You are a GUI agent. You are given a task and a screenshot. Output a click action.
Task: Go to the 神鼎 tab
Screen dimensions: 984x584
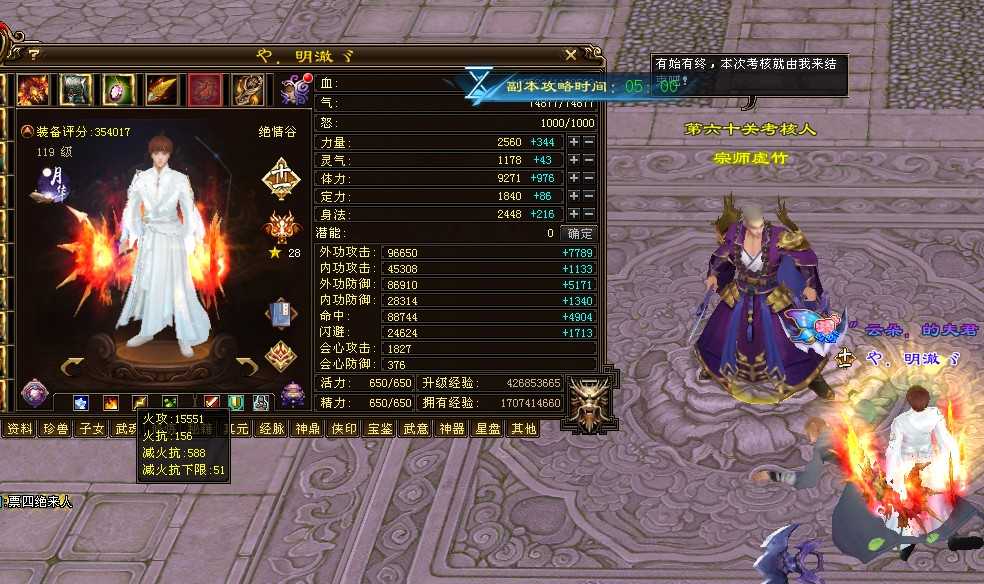(306, 429)
